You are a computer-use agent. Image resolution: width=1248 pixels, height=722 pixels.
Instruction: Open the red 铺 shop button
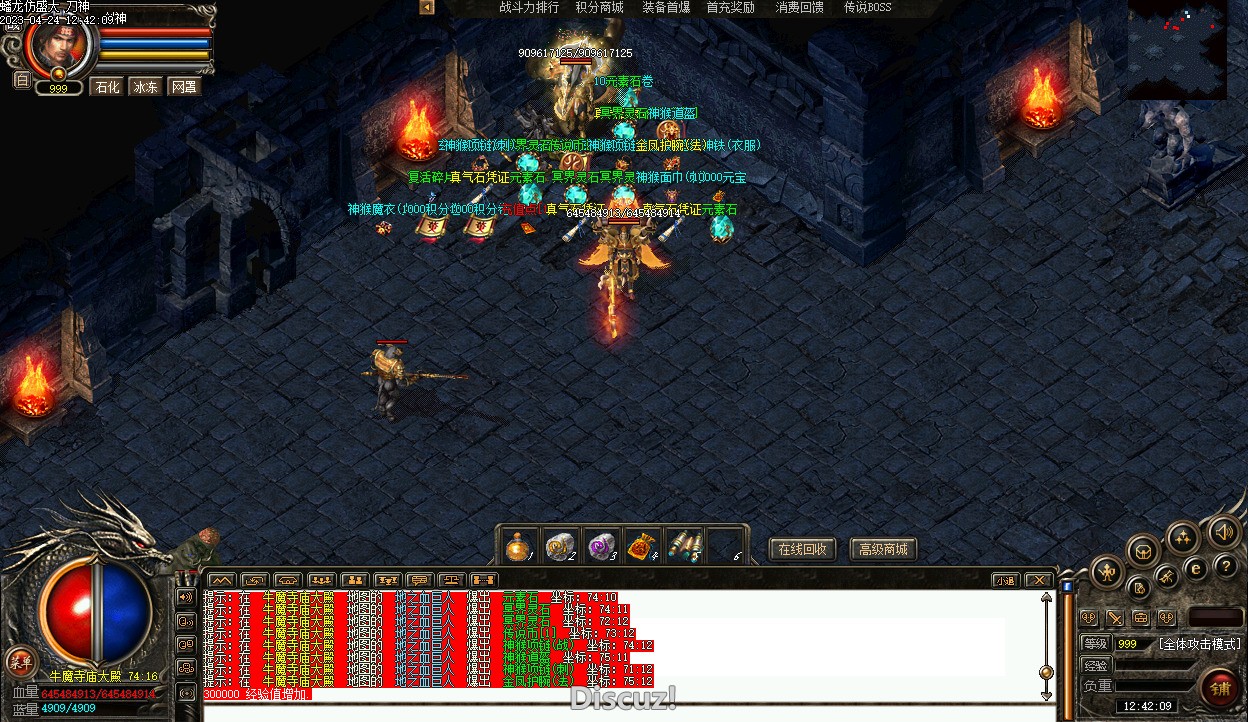[x=1220, y=688]
